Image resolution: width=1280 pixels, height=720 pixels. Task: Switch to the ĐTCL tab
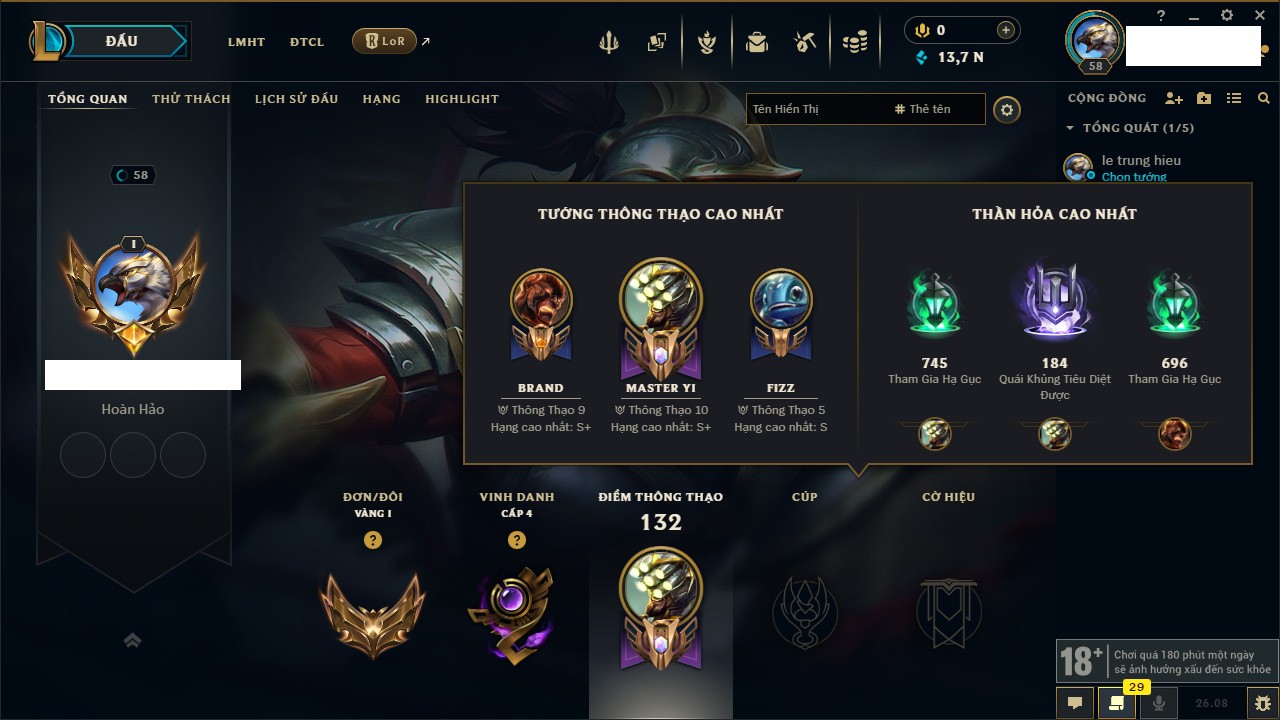pyautogui.click(x=307, y=42)
